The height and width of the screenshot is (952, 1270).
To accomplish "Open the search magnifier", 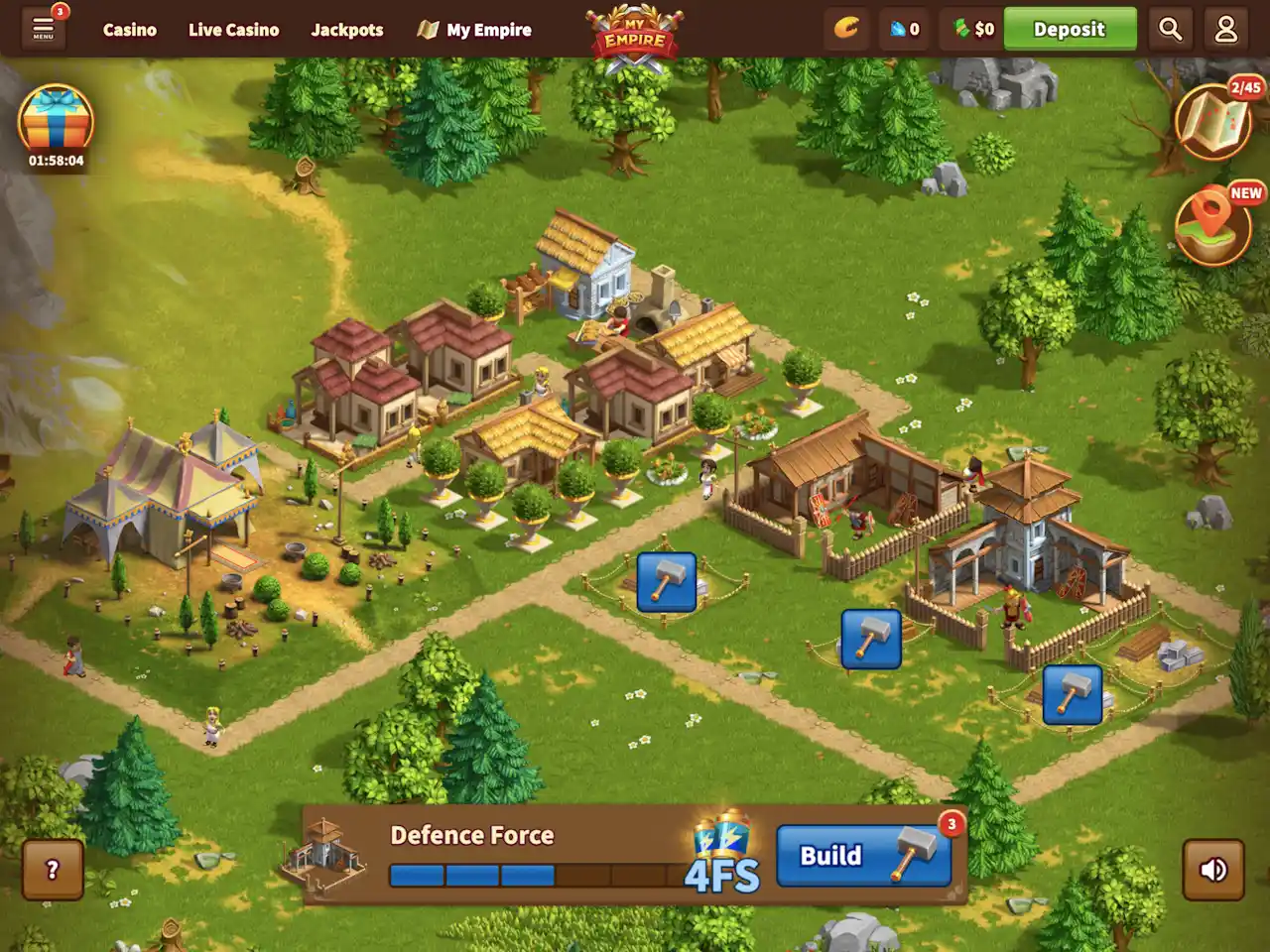I will click(1171, 29).
